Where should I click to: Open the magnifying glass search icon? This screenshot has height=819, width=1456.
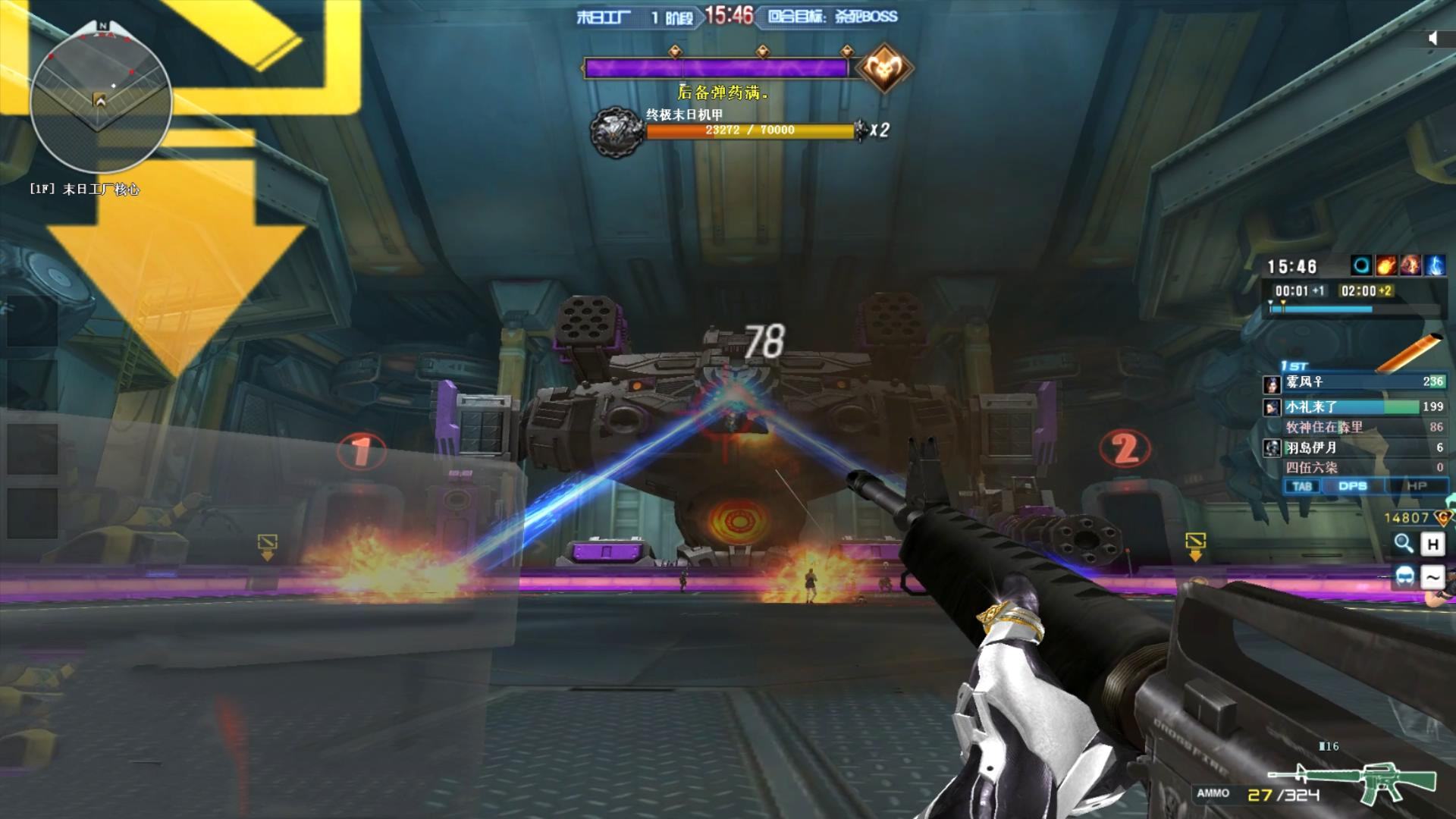pyautogui.click(x=1404, y=543)
